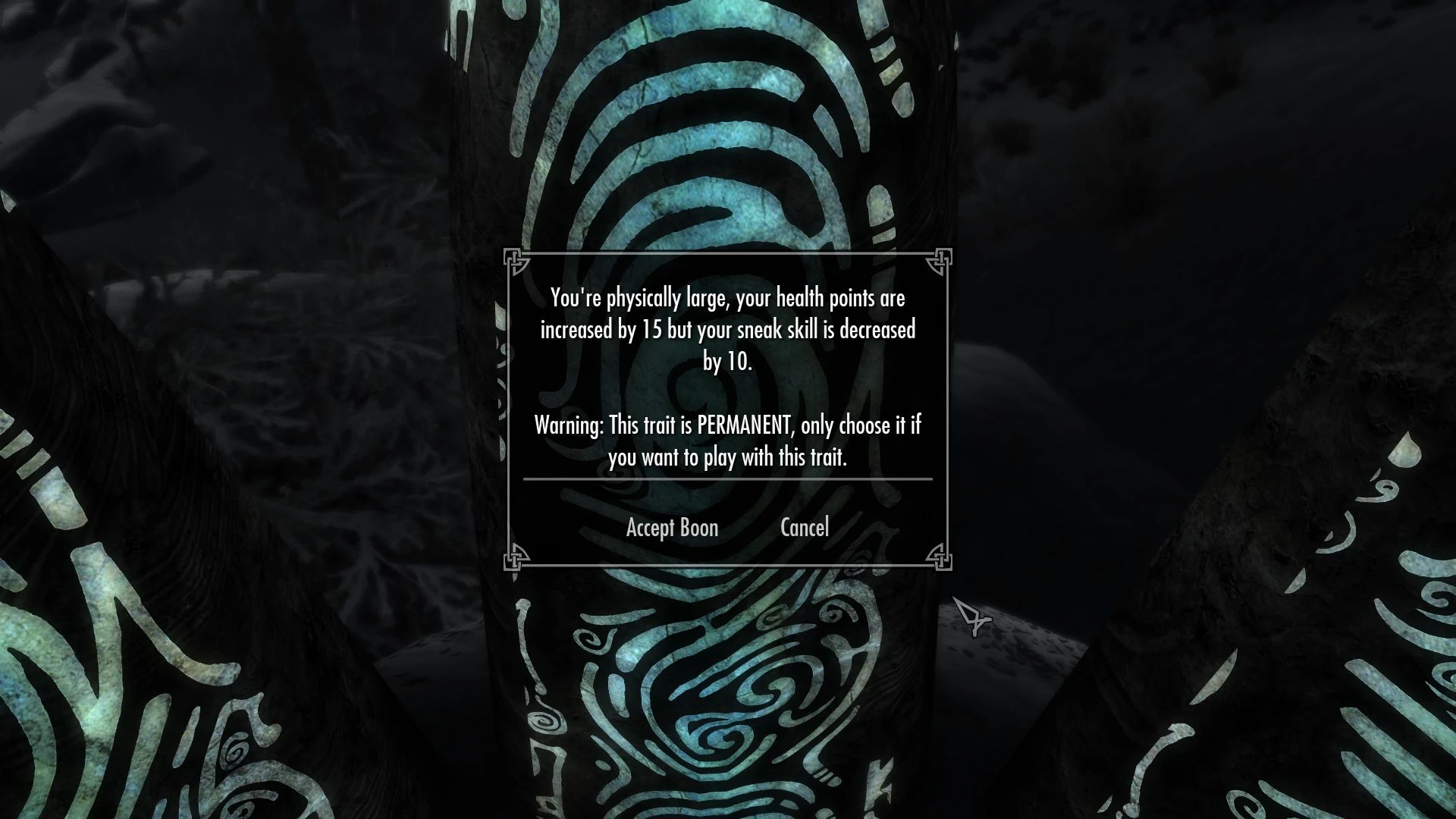Click Accept Boon to take the trait

[672, 528]
